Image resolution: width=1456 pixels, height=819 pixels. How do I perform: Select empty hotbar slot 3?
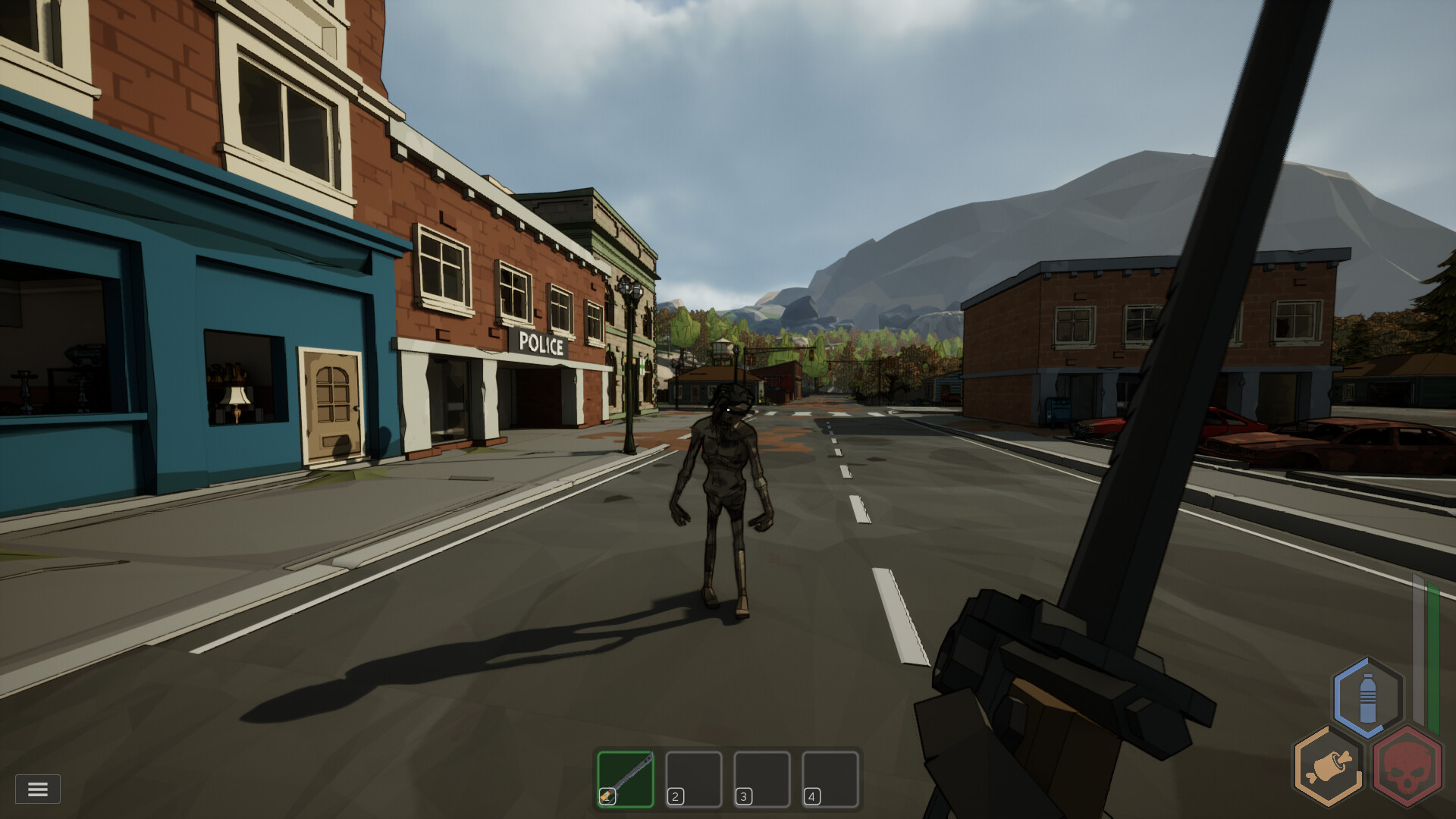tap(763, 778)
